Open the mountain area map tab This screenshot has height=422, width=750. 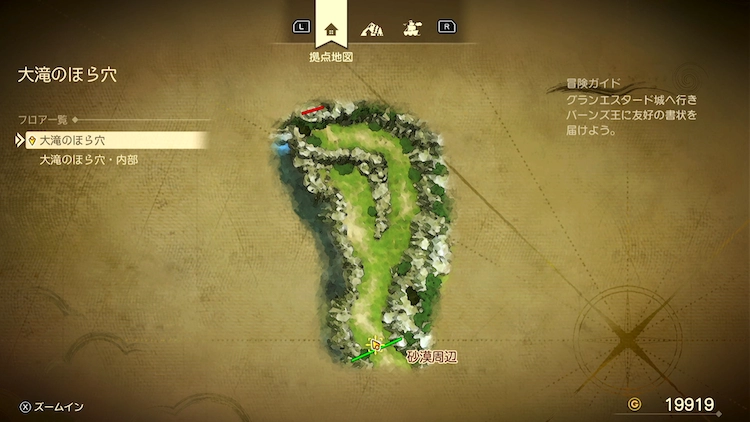[373, 28]
